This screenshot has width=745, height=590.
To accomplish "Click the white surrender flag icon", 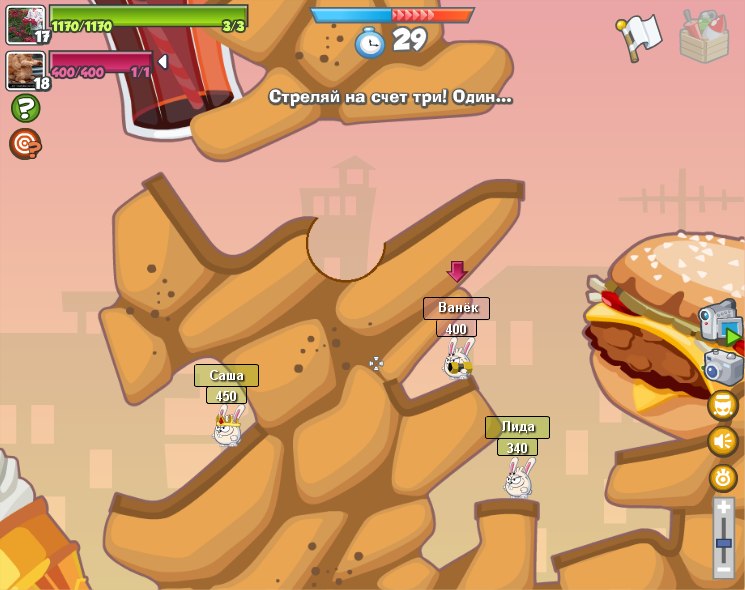I will 639,36.
